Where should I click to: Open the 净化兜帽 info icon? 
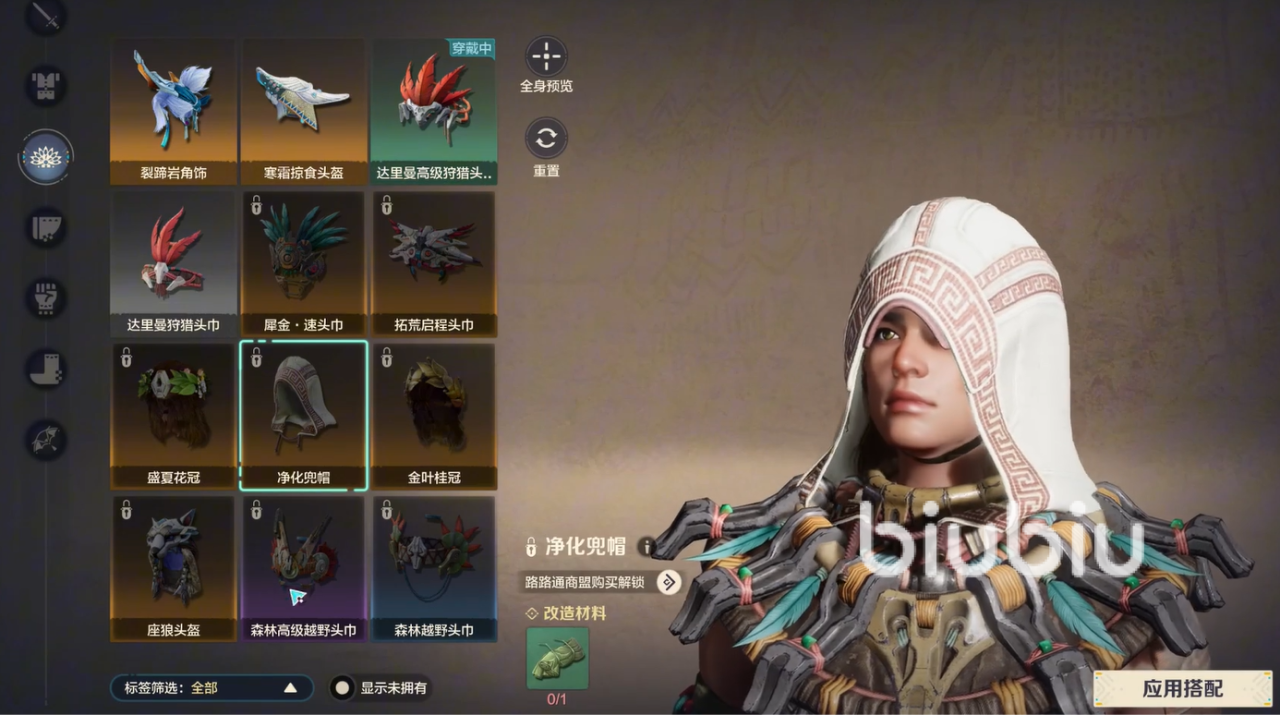647,546
